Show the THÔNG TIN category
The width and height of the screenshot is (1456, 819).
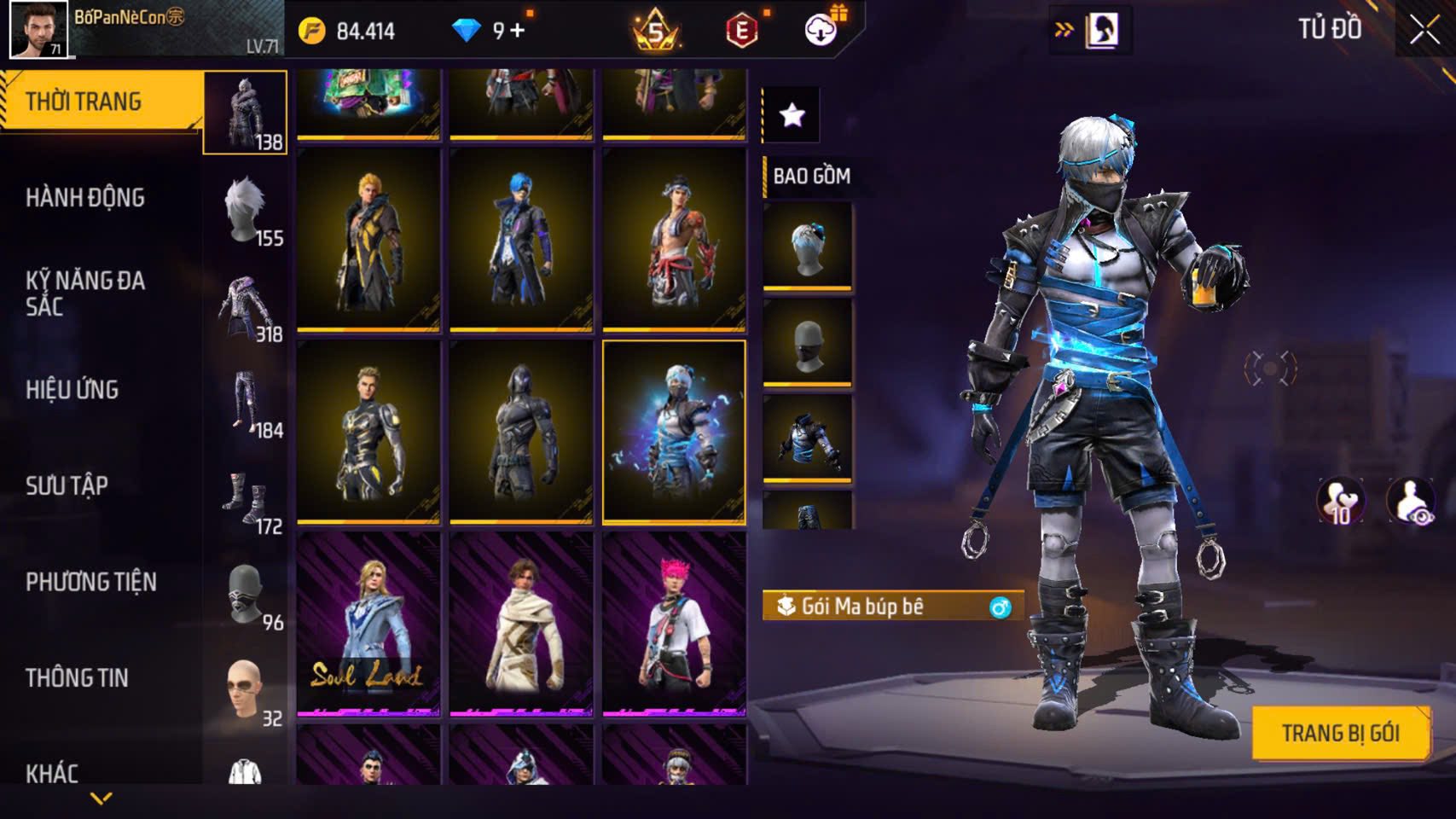(77, 678)
